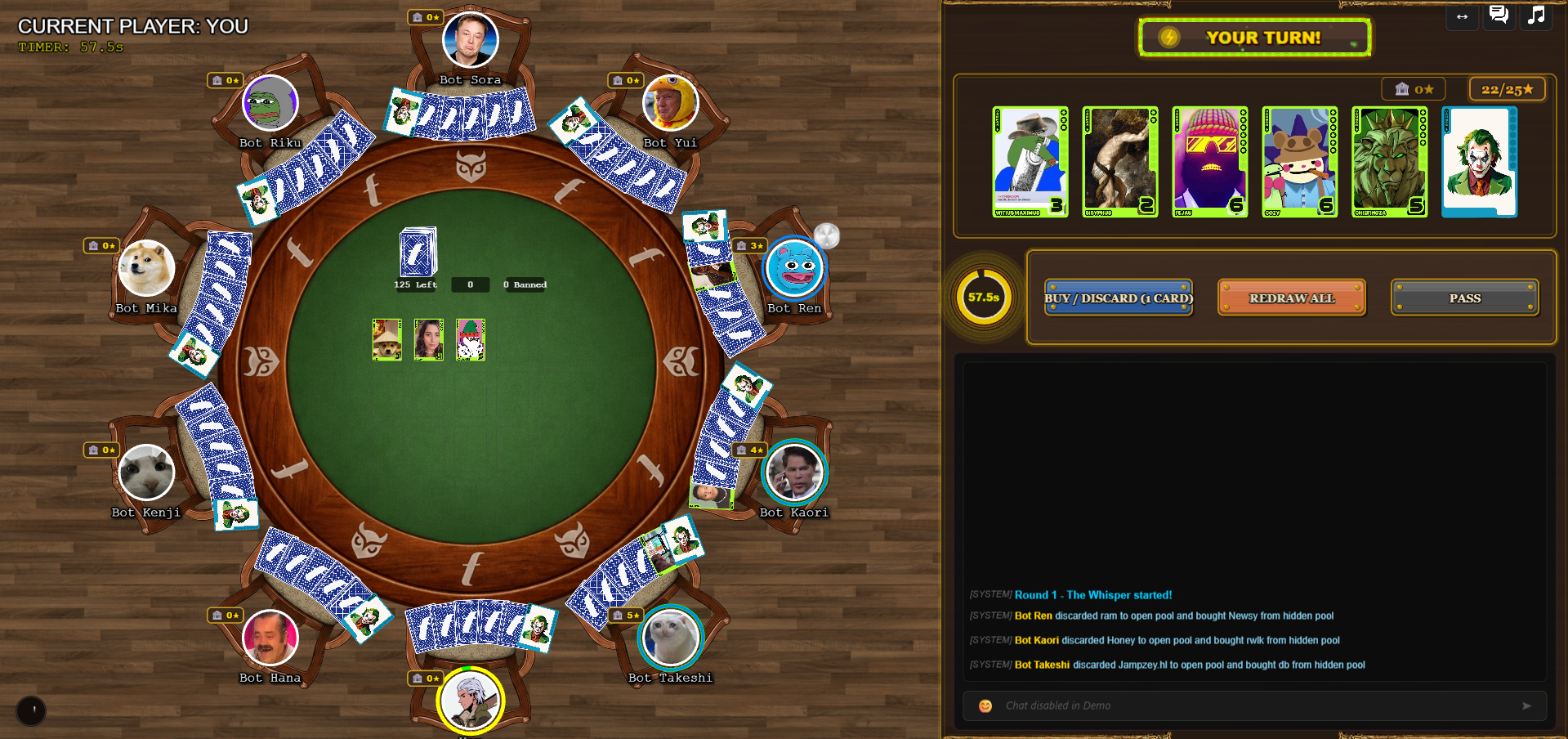The width and height of the screenshot is (1568, 739).
Task: Open the chat bubbles button
Action: (1499, 16)
